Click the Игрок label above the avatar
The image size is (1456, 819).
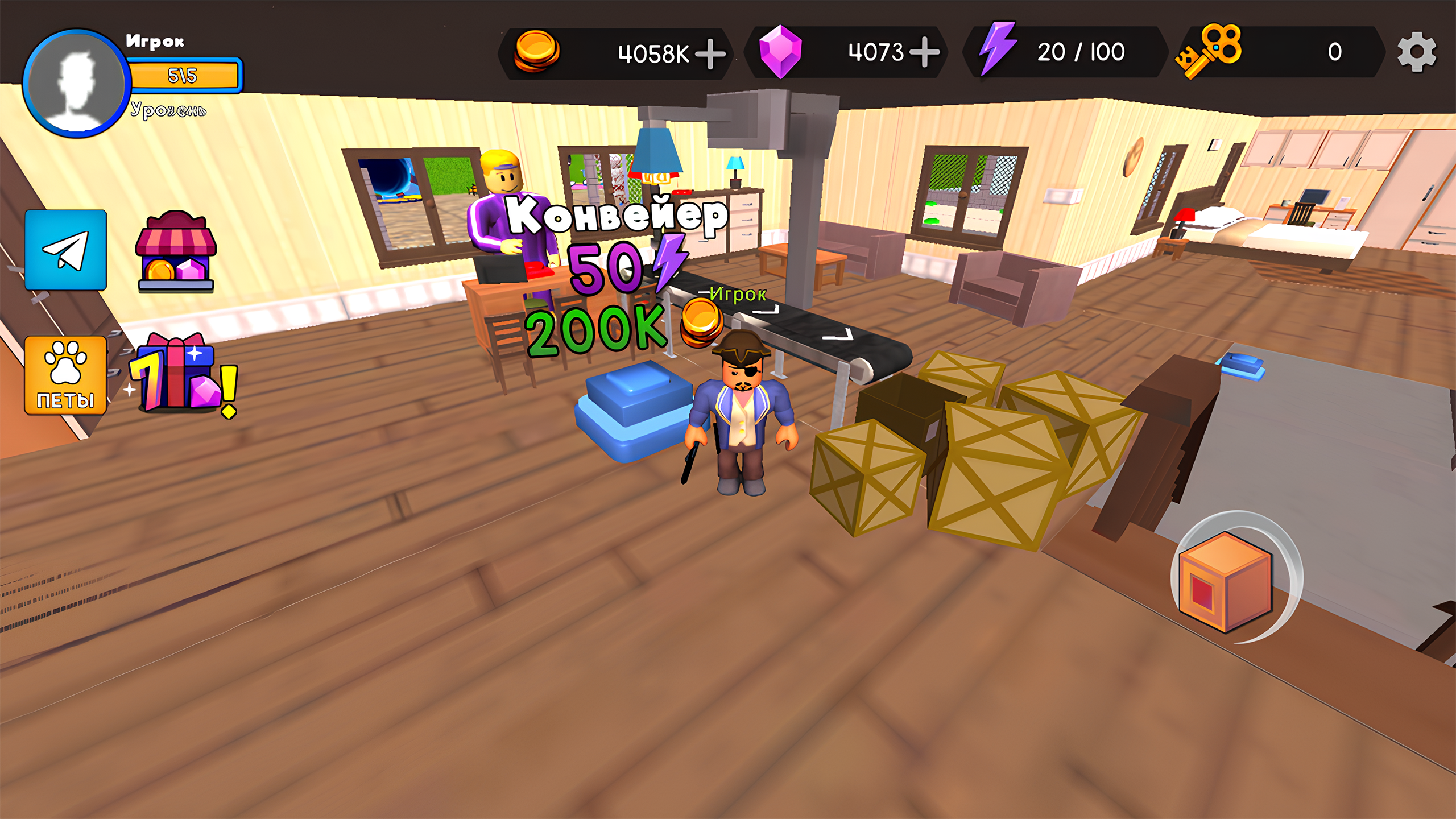point(155,41)
